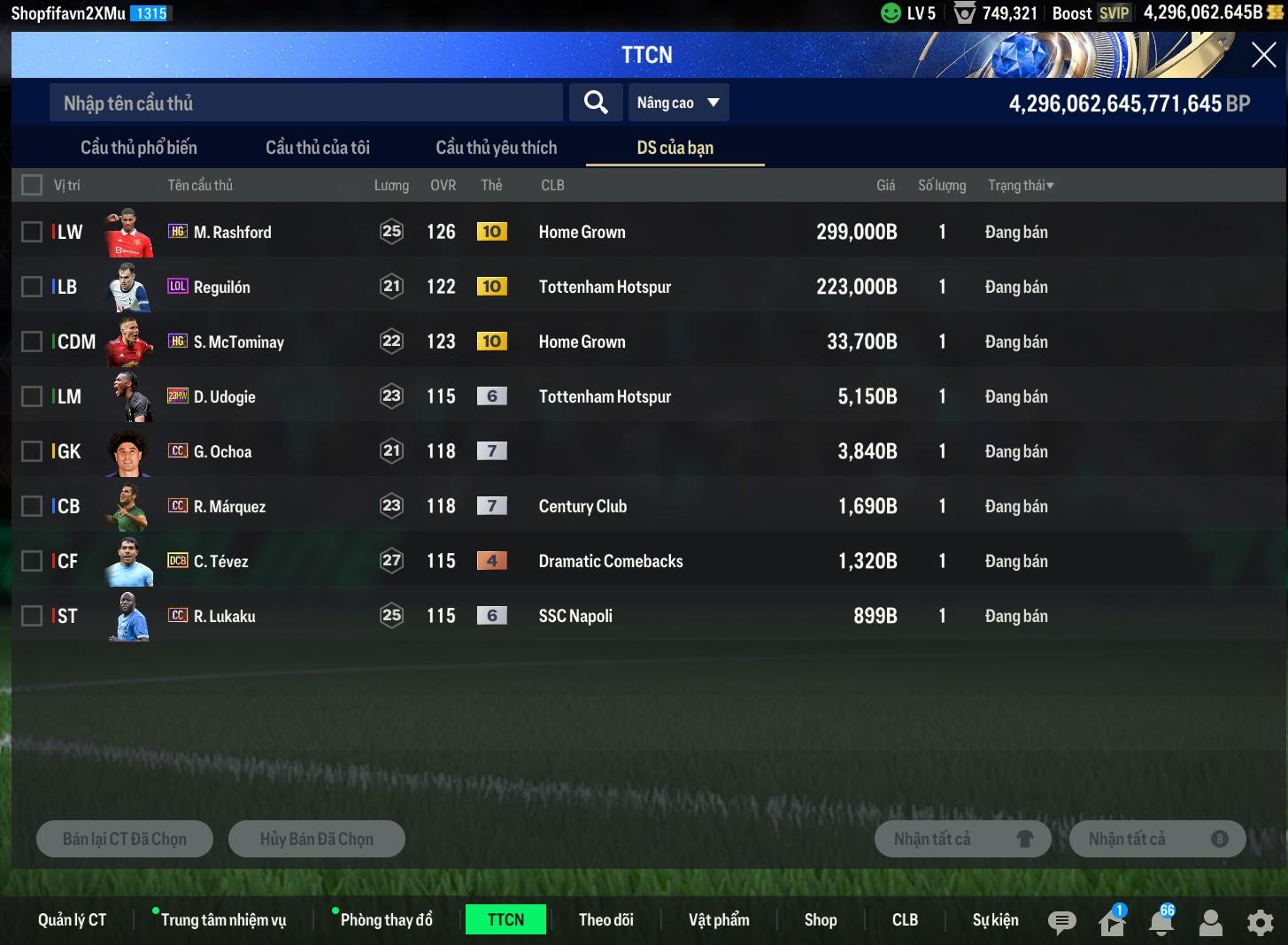Screen dimensions: 1288x945
Task: Click the magnifying glass search button
Action: 596,104
